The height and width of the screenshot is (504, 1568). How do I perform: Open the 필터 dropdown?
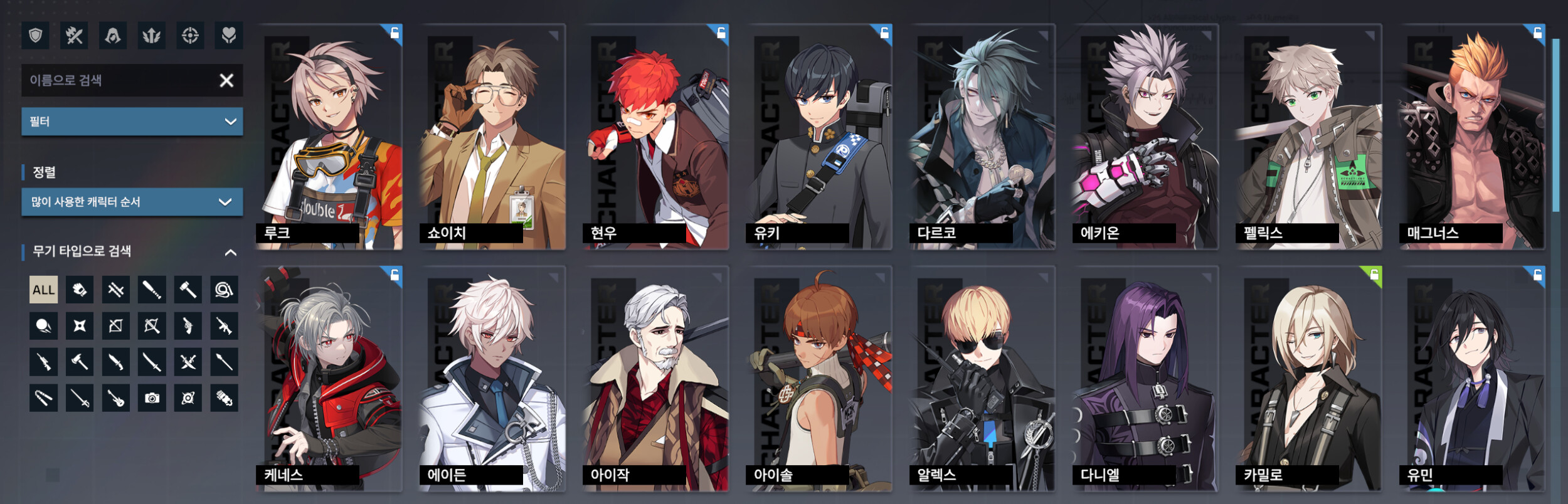click(132, 122)
